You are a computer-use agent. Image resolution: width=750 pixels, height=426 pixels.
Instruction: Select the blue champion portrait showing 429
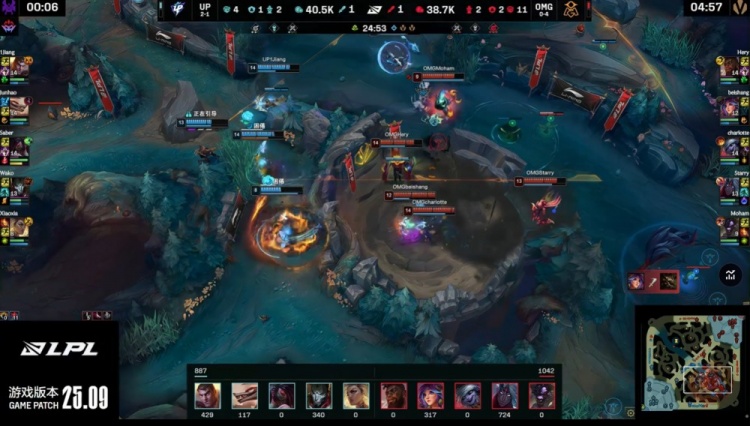coord(207,394)
